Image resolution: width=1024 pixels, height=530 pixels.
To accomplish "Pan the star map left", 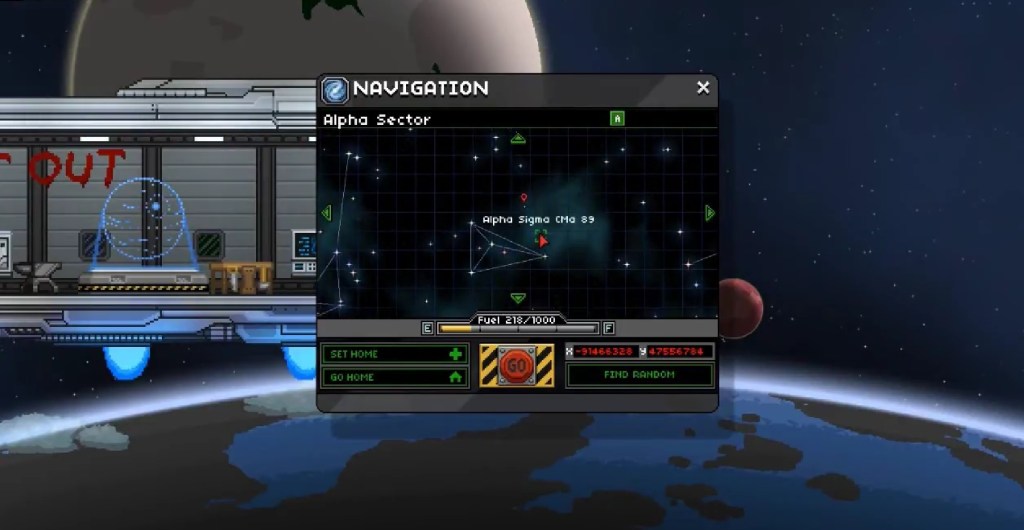I will click(326, 213).
